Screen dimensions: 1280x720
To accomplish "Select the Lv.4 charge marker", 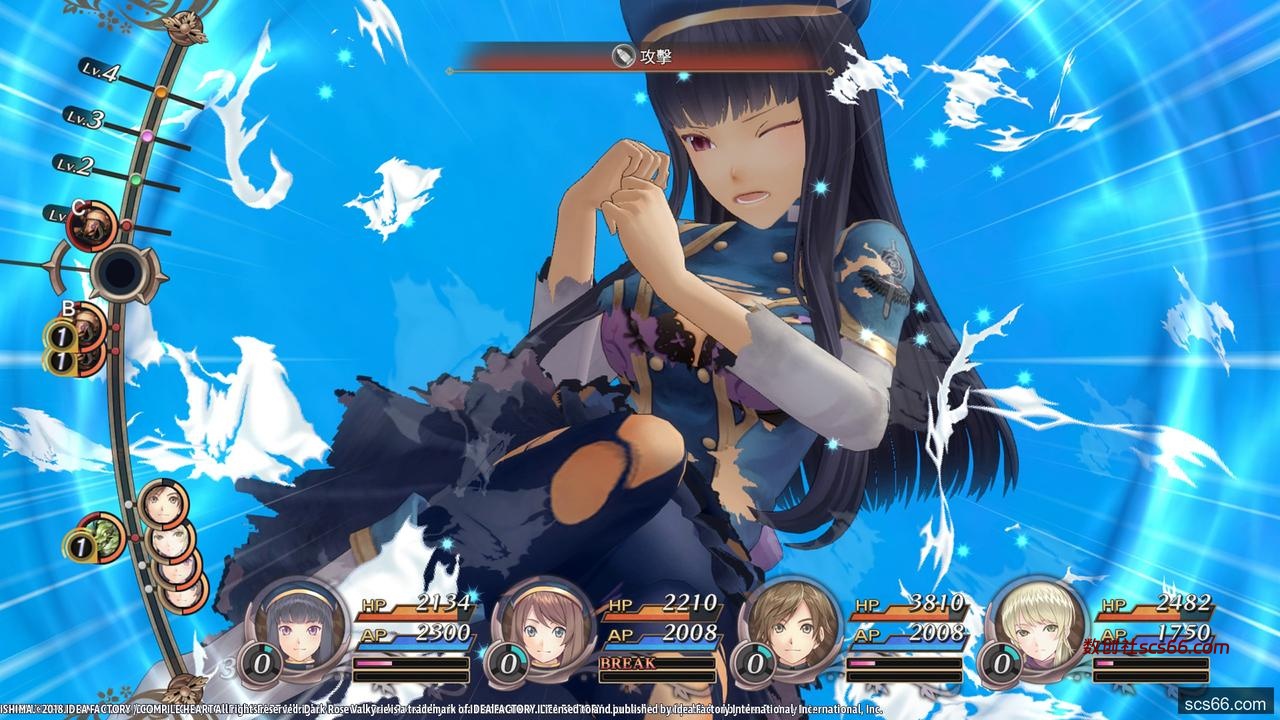I will (x=160, y=93).
